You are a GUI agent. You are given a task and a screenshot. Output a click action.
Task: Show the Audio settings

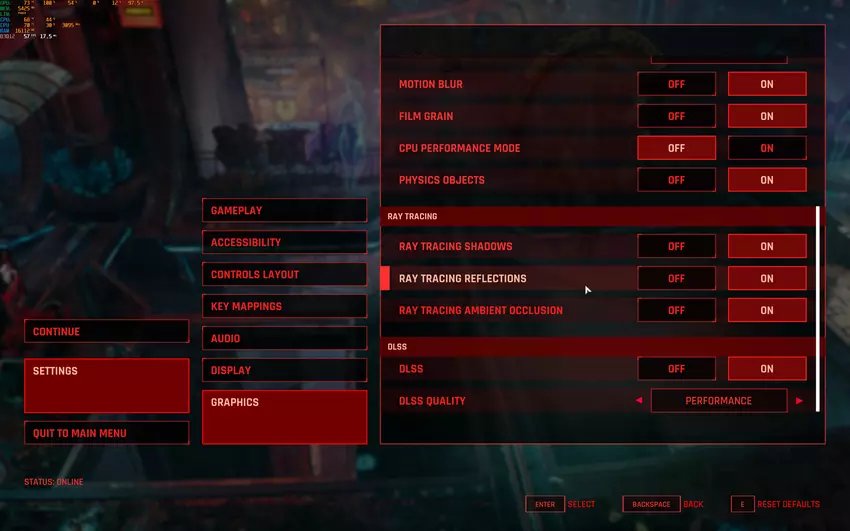(284, 338)
